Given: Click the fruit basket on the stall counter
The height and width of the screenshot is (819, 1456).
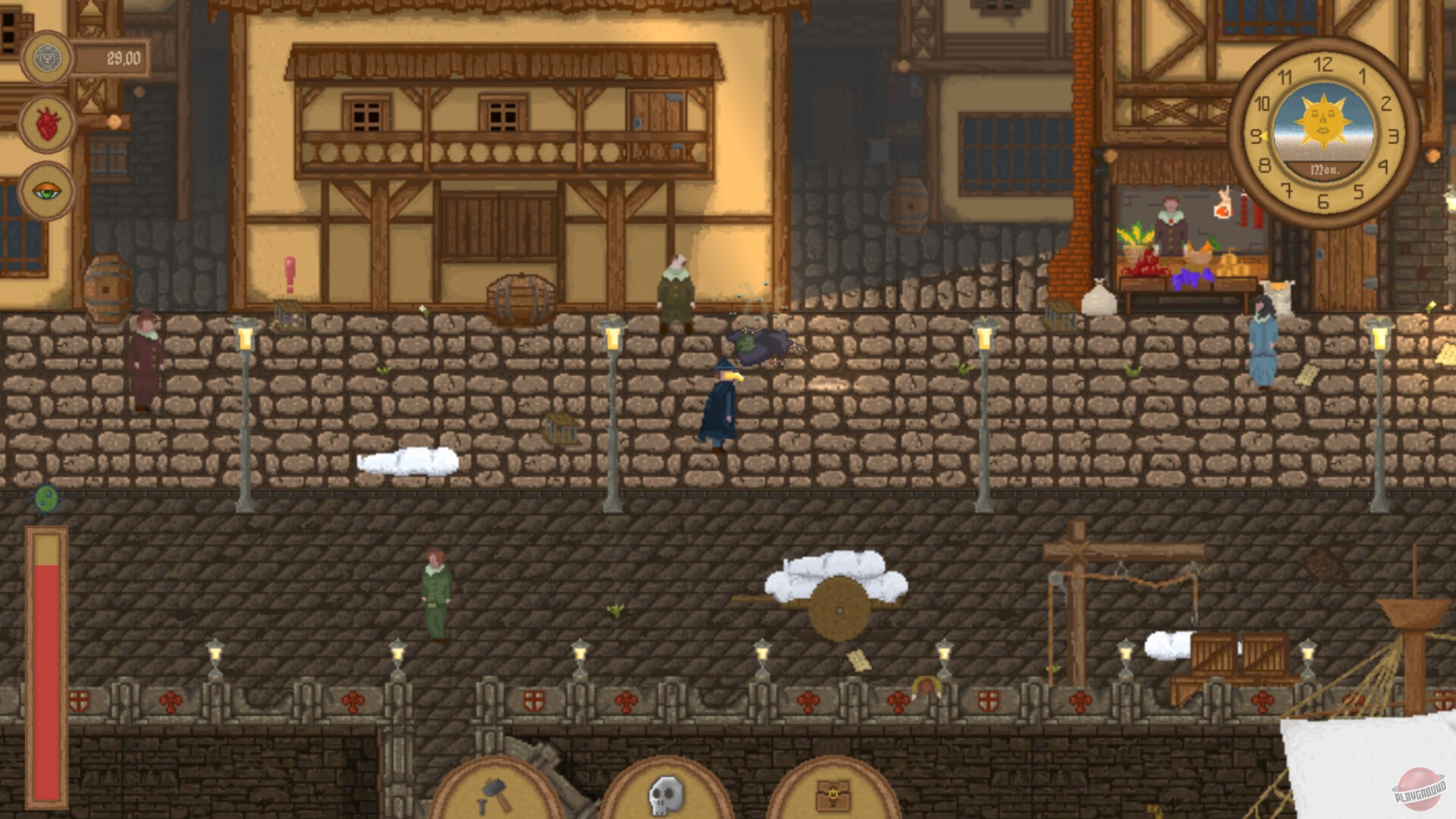Looking at the screenshot, I should point(1133,246).
